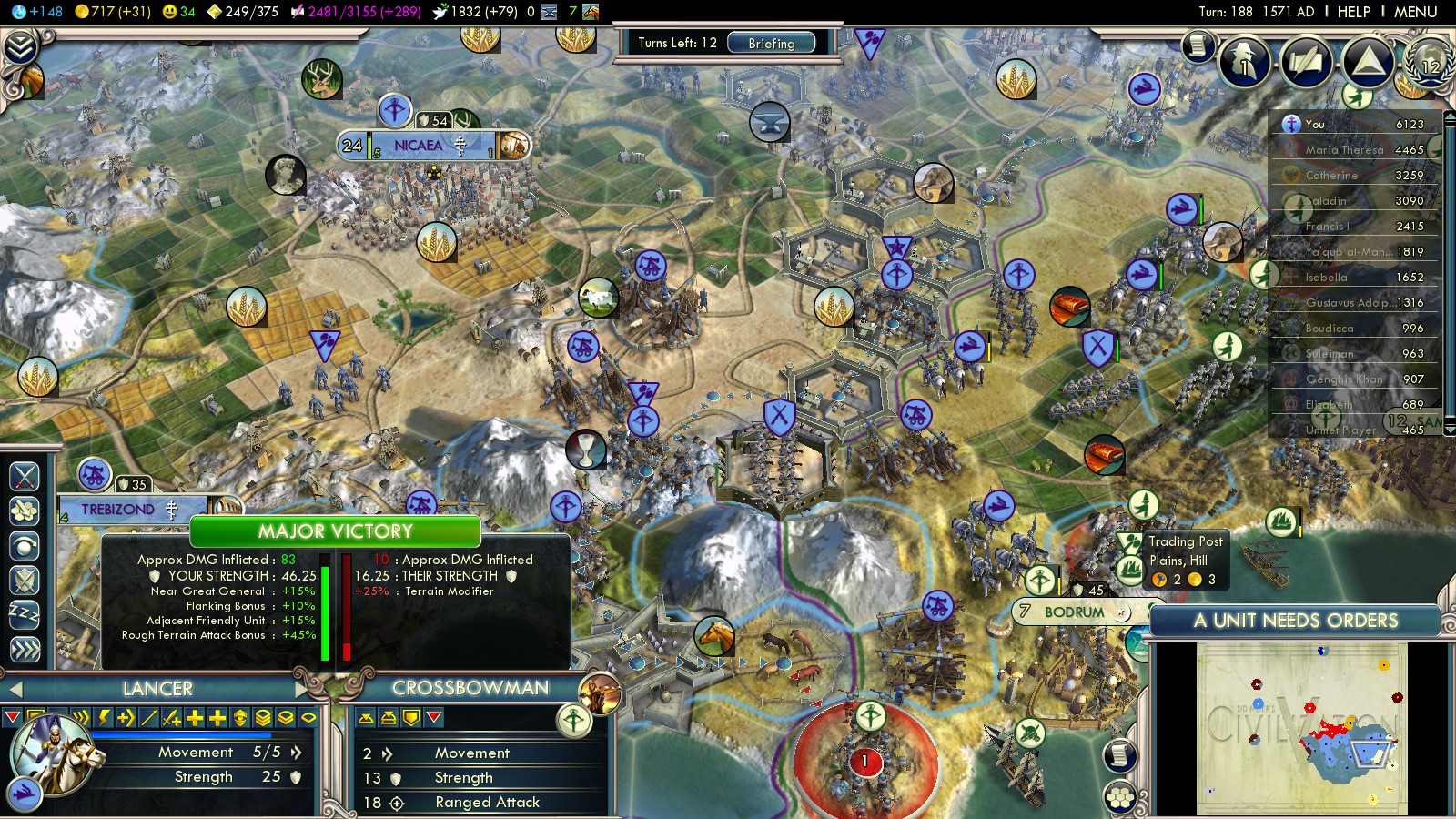1456x819 pixels.
Task: Open the espionage spy overview icon
Action: coord(1244,61)
